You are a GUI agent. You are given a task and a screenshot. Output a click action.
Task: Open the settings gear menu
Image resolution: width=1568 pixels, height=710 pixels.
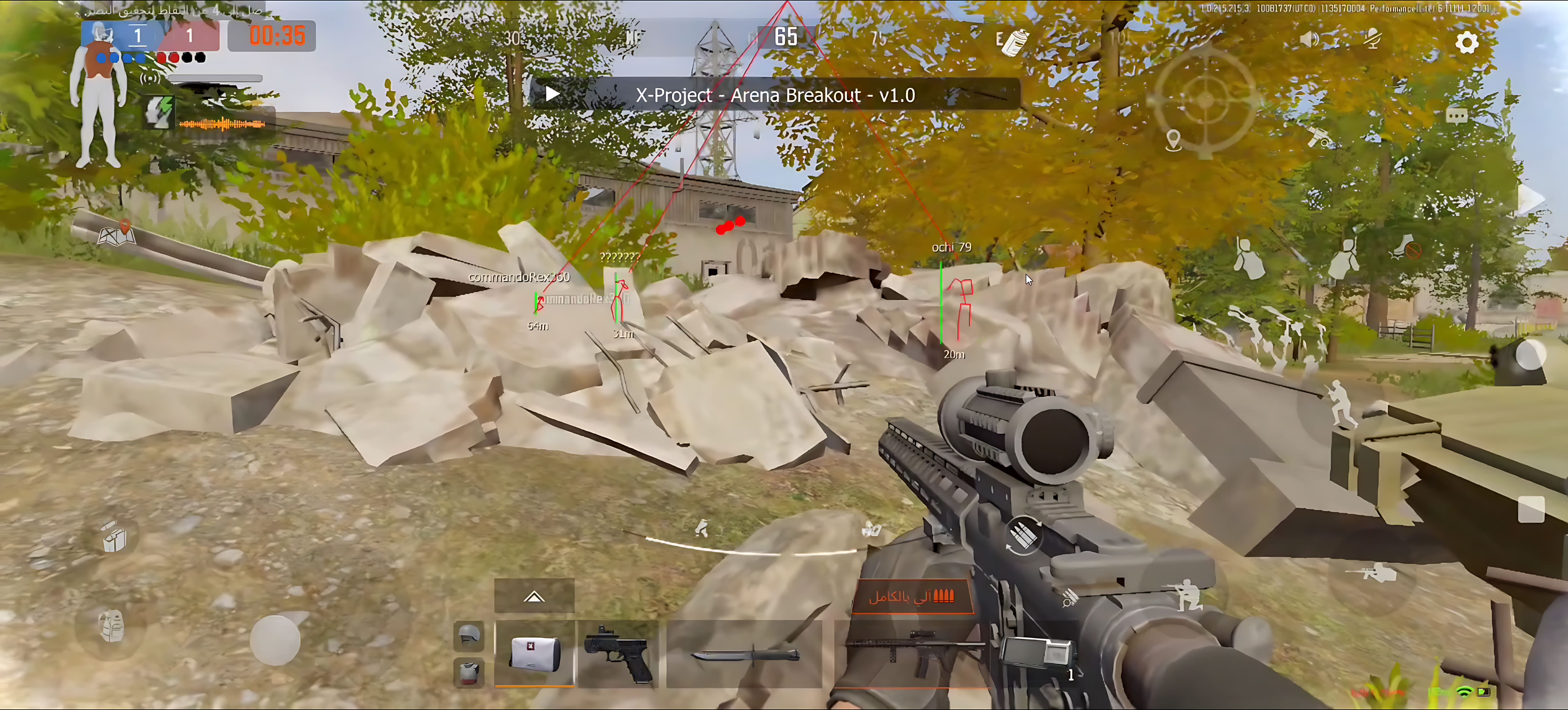point(1466,43)
